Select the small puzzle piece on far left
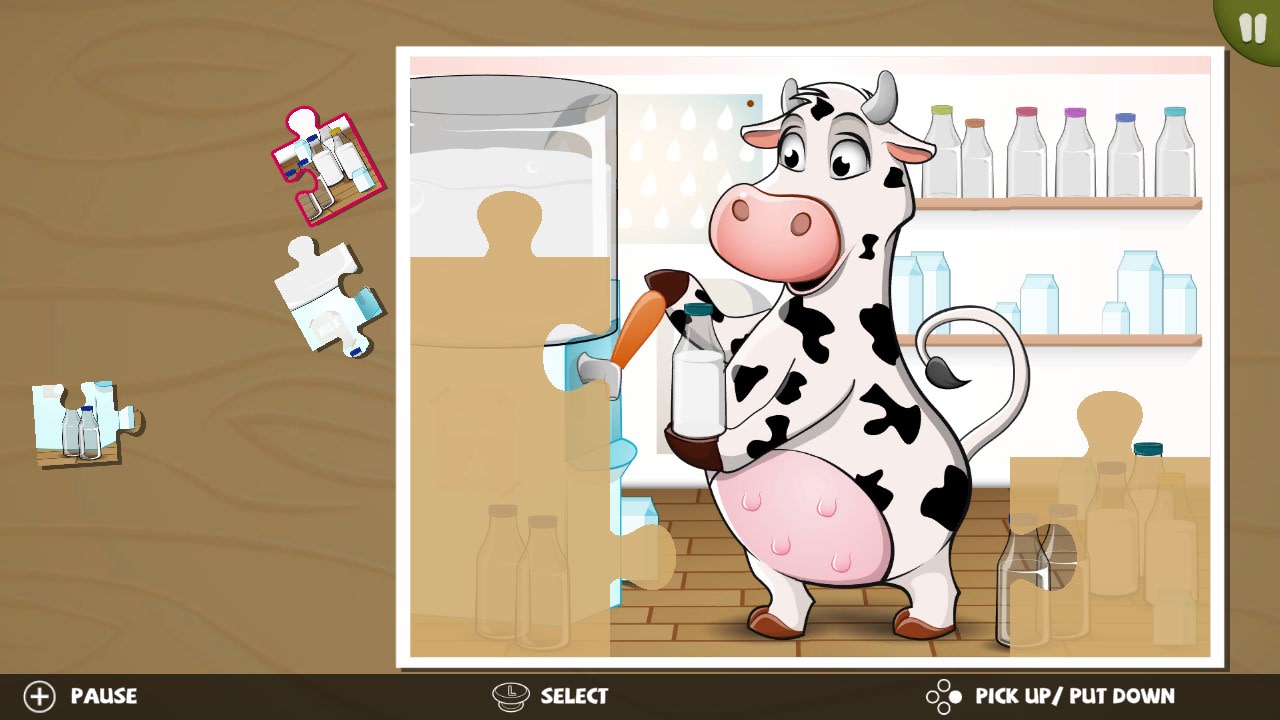The image size is (1280, 720). (x=82, y=420)
